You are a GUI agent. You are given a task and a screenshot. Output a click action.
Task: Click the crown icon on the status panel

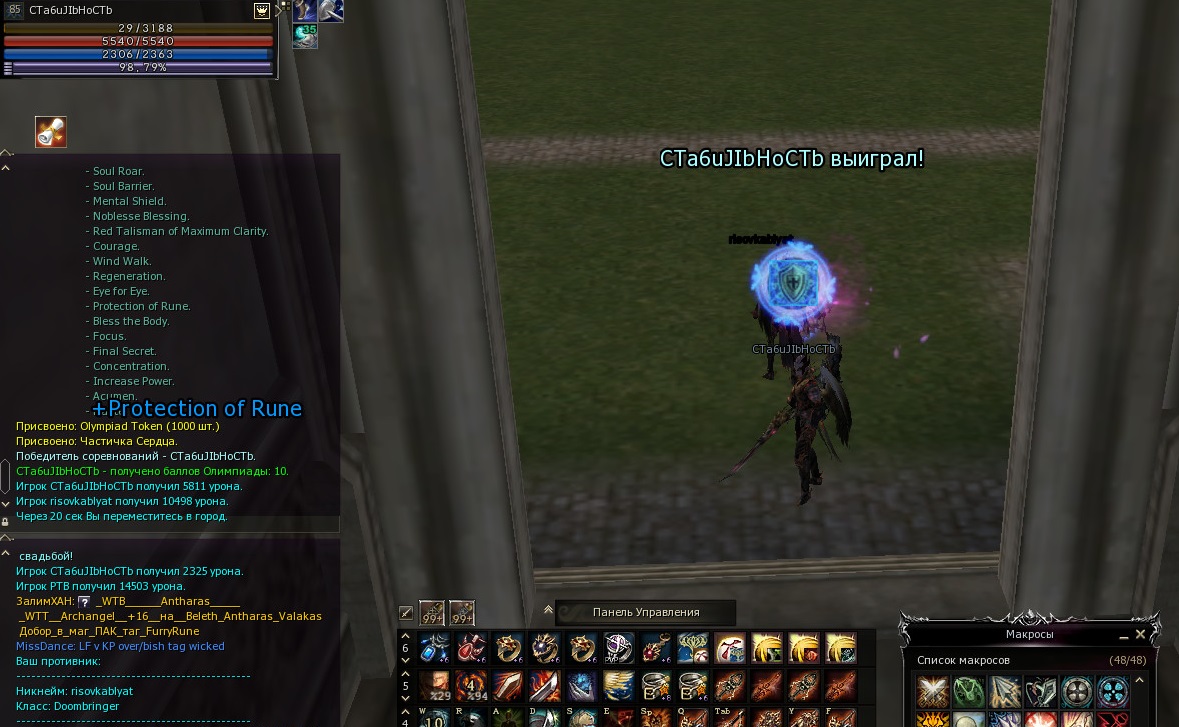pos(262,10)
